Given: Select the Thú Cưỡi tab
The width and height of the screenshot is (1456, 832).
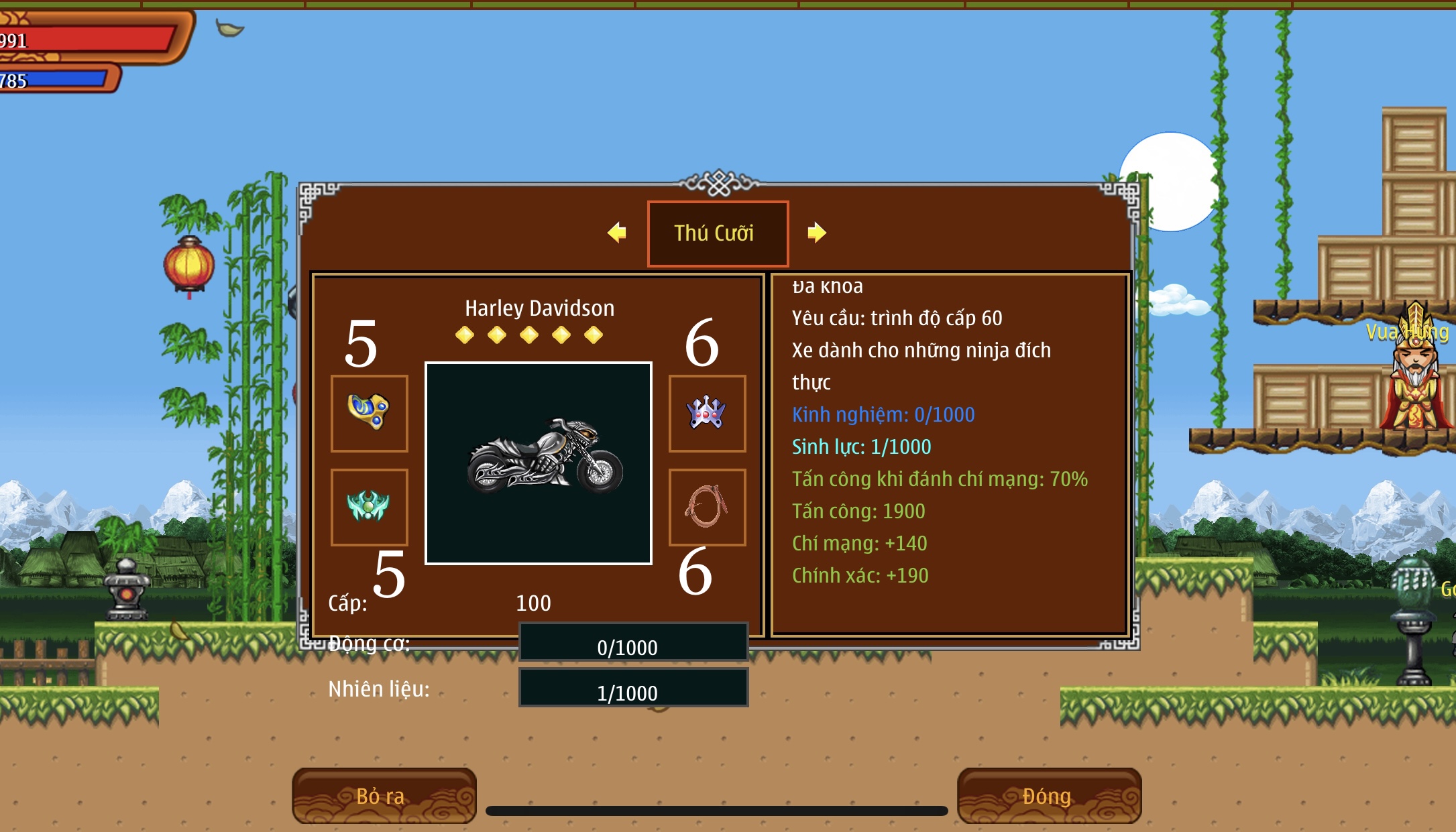Looking at the screenshot, I should [717, 233].
